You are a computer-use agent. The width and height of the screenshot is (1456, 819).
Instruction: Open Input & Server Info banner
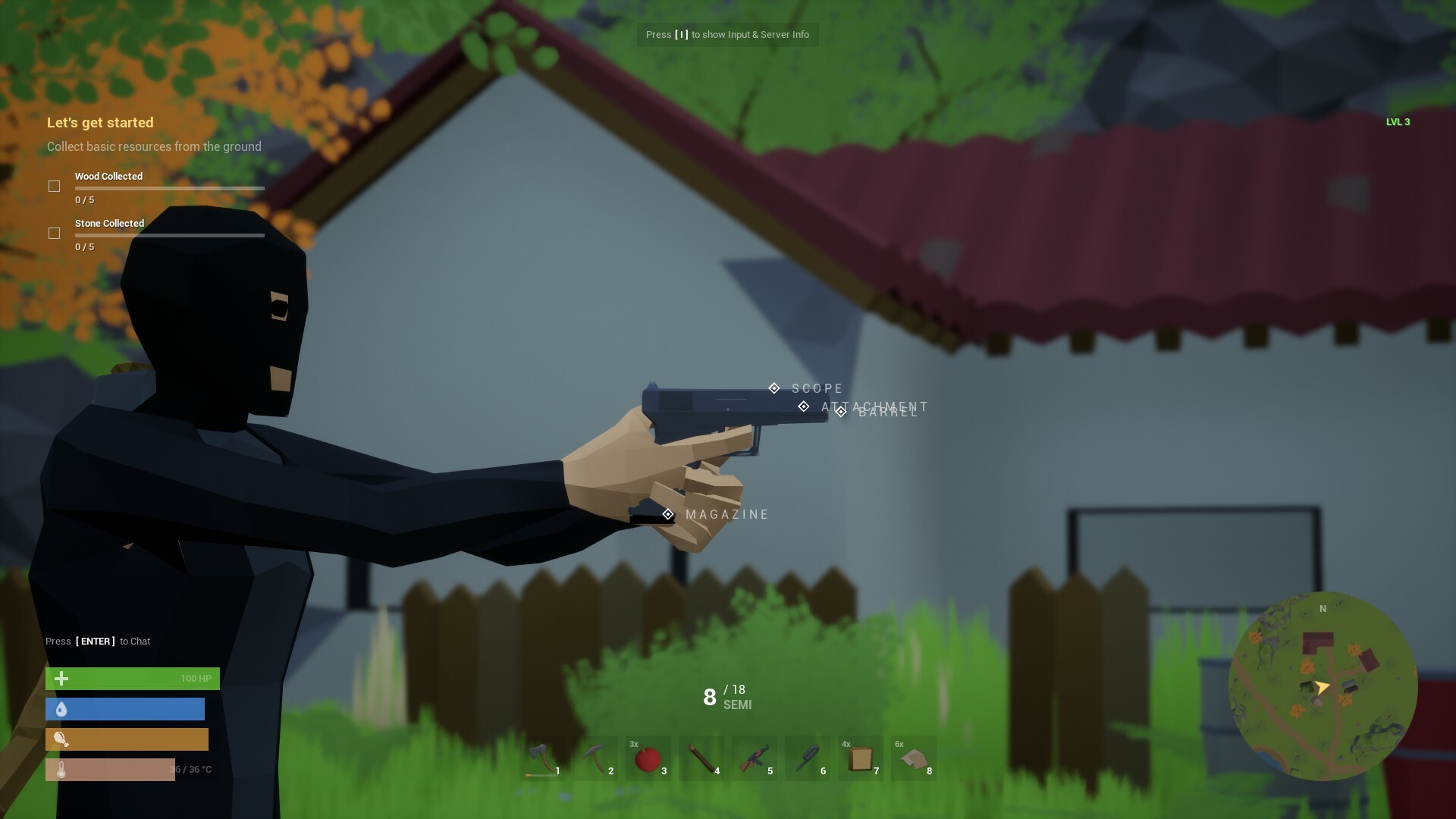[726, 34]
